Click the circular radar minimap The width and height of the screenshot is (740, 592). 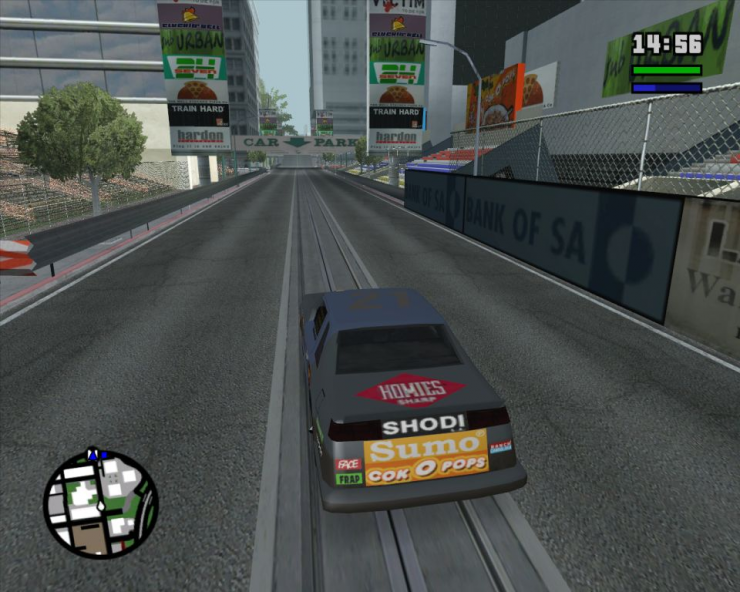click(100, 504)
